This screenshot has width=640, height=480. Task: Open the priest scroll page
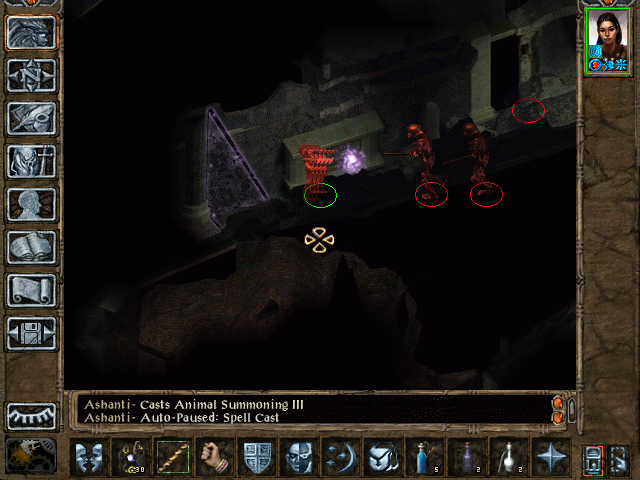(31, 289)
